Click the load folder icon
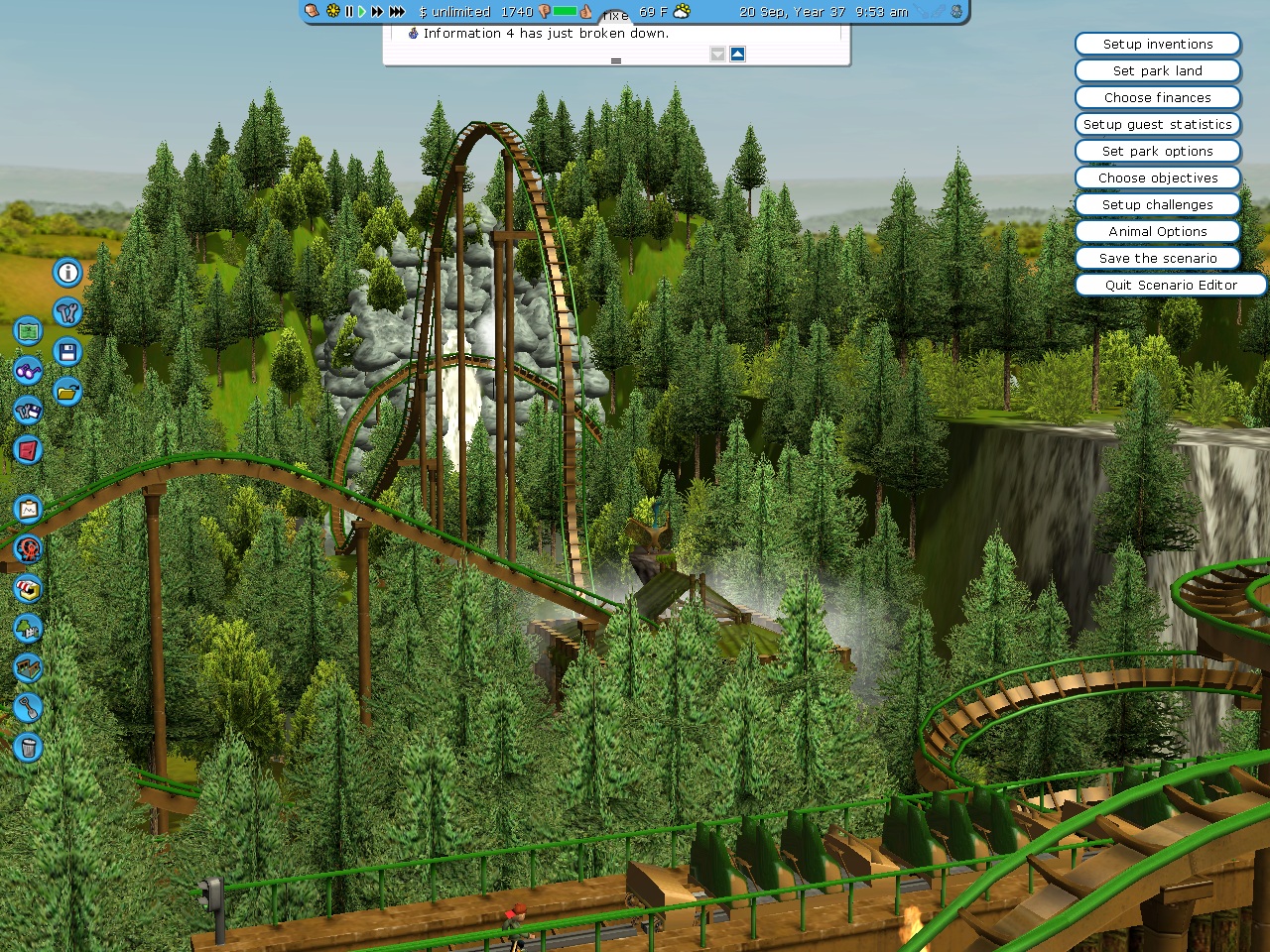Screen dimensions: 1270x952 pos(67,392)
